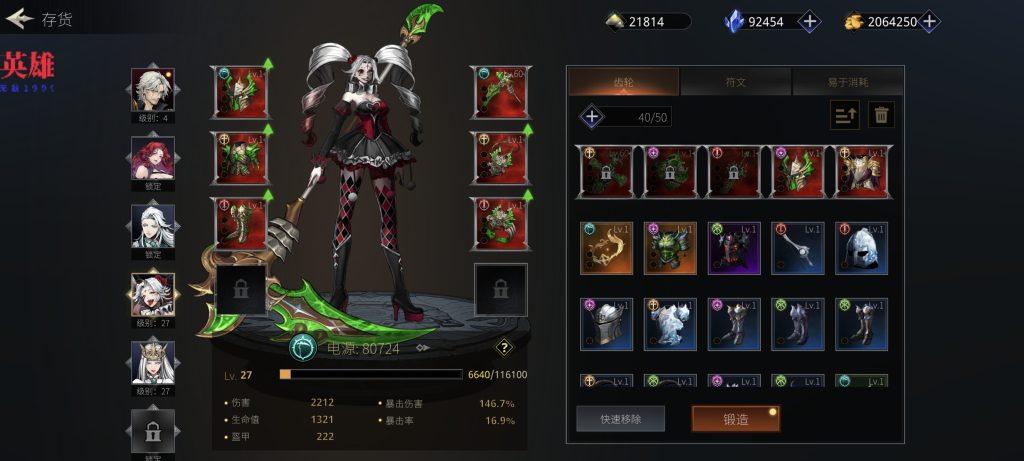1024x461 pixels.
Task: Open the 符文 runes tab
Action: pos(735,82)
